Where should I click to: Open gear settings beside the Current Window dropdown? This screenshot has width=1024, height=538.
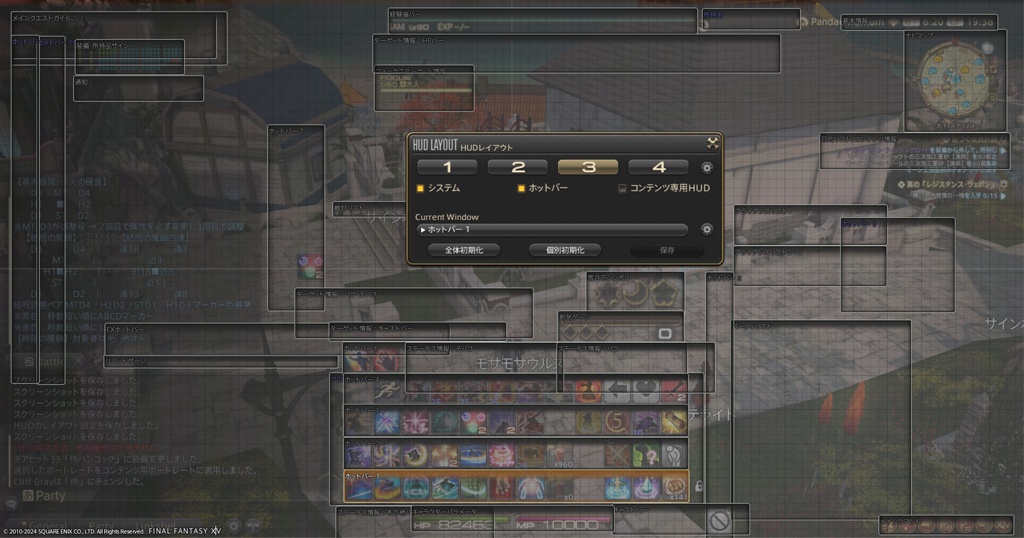pos(707,229)
